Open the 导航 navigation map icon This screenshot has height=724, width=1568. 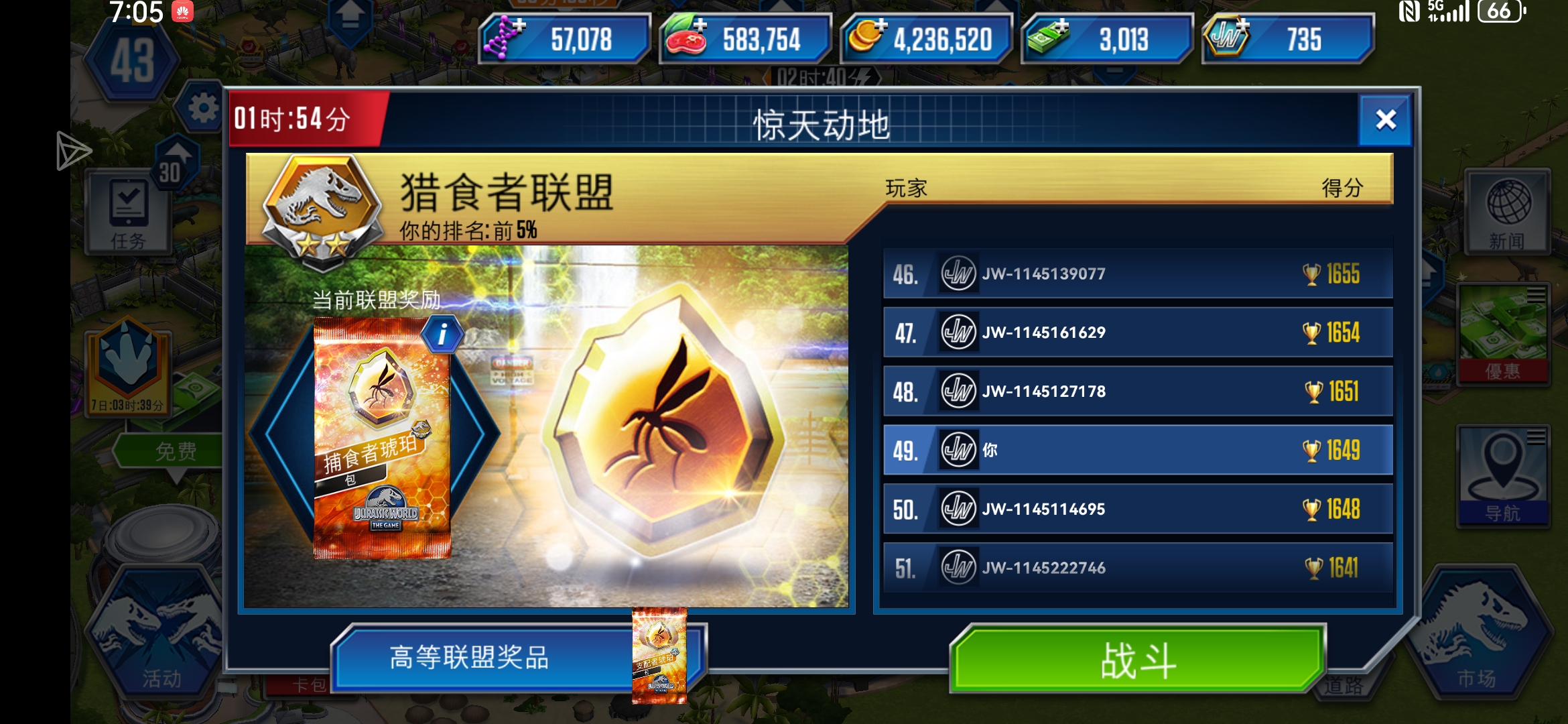(1505, 476)
